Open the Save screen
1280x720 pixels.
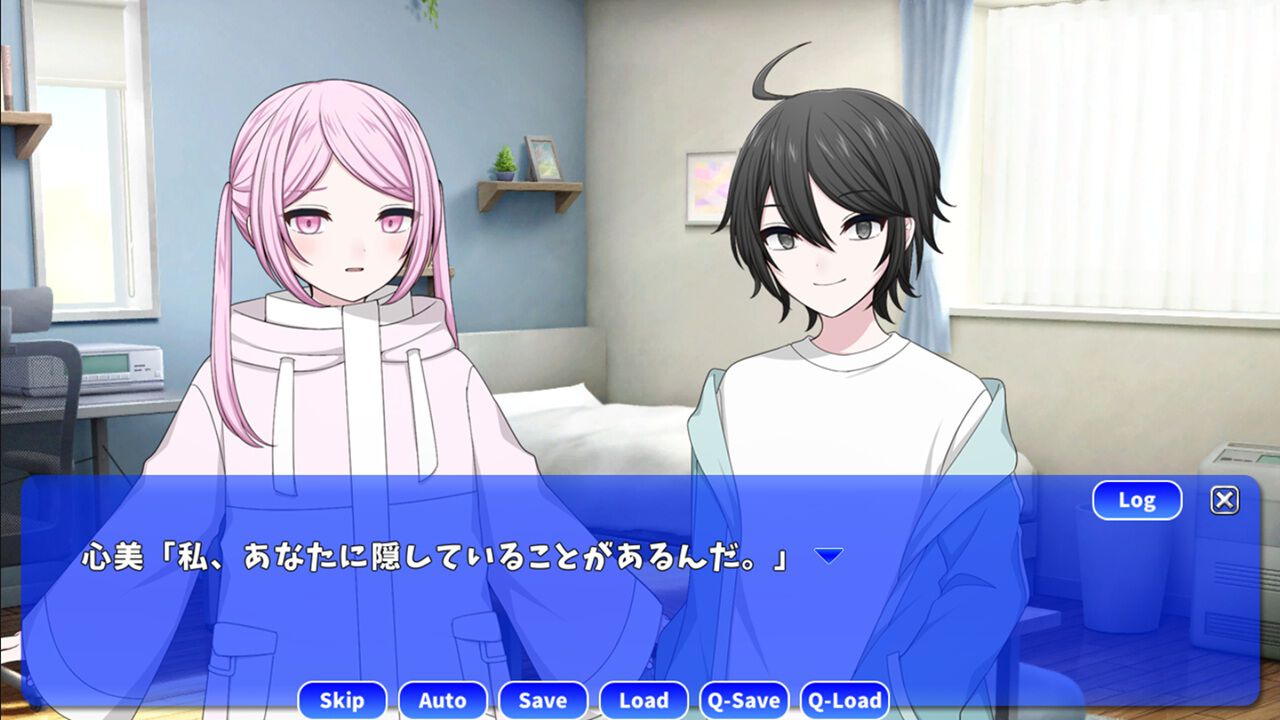click(x=544, y=701)
